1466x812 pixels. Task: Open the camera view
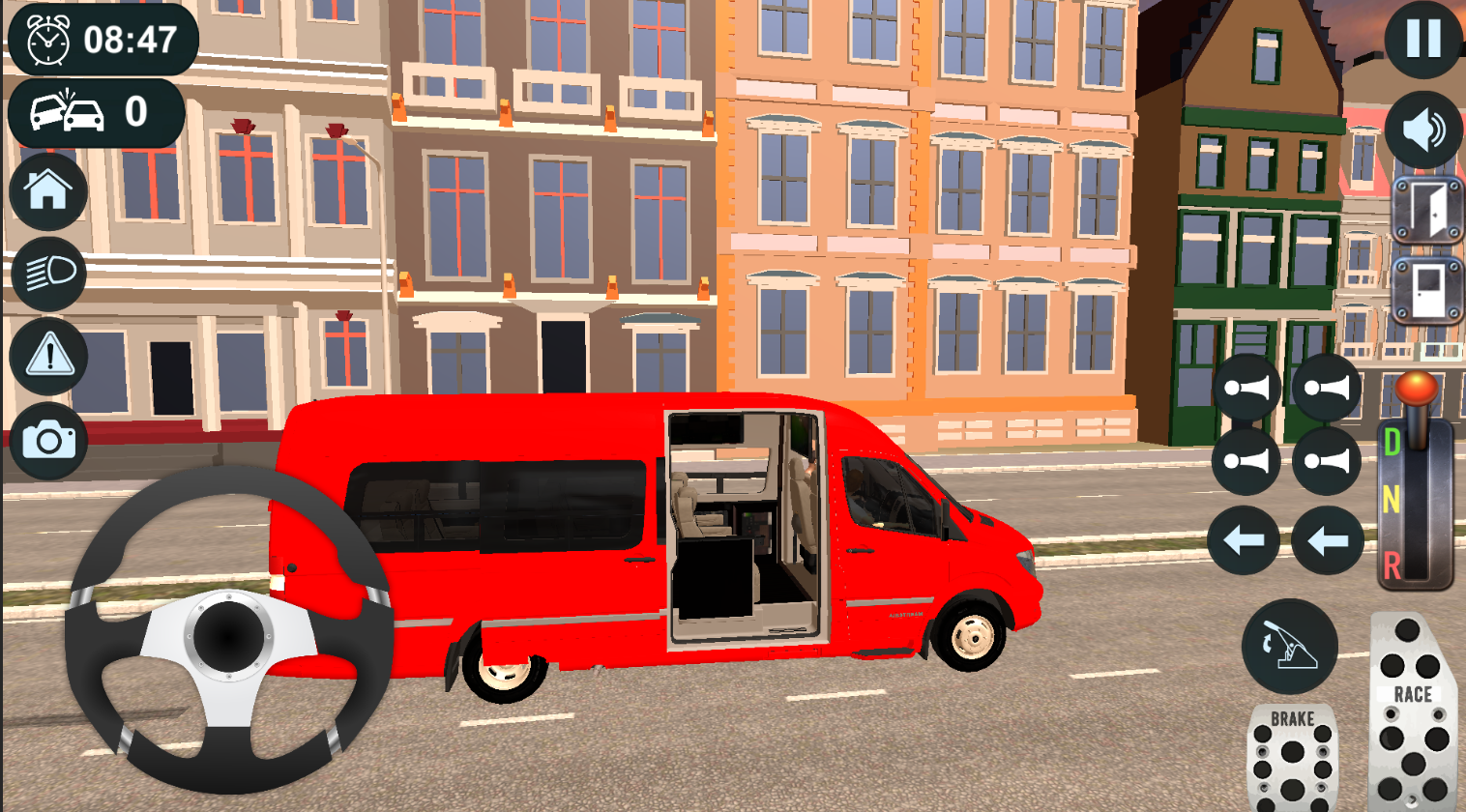click(47, 442)
